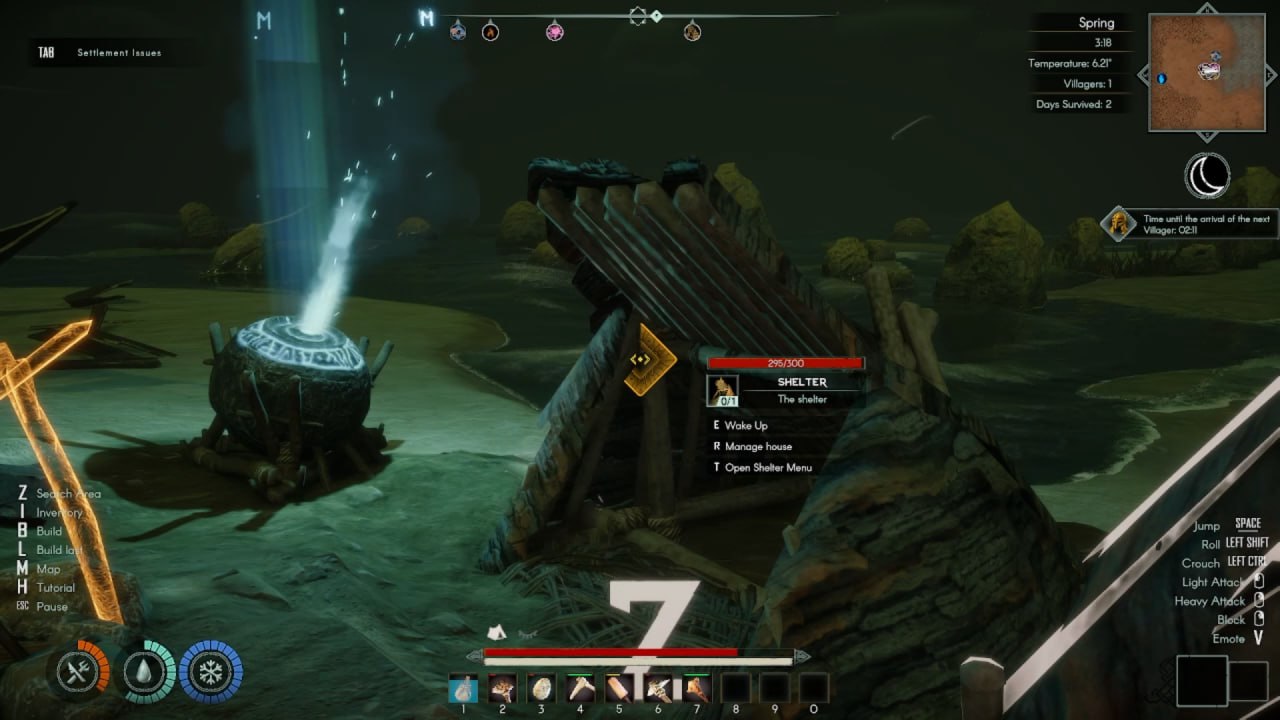Click the pink marker on the compass
Screen dimensions: 1280x720
click(554, 32)
